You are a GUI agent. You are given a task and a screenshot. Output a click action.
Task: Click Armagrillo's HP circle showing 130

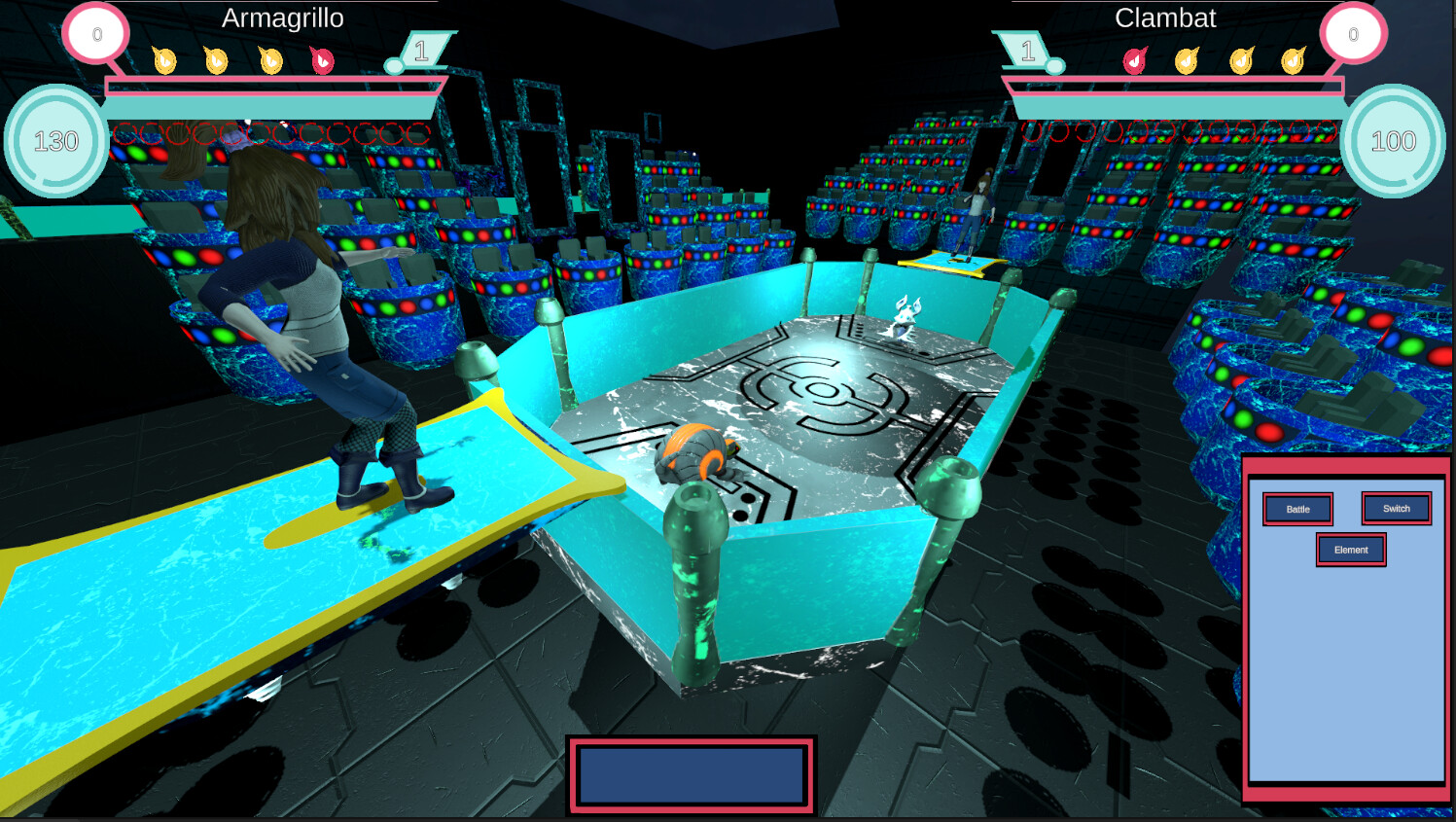coord(55,142)
